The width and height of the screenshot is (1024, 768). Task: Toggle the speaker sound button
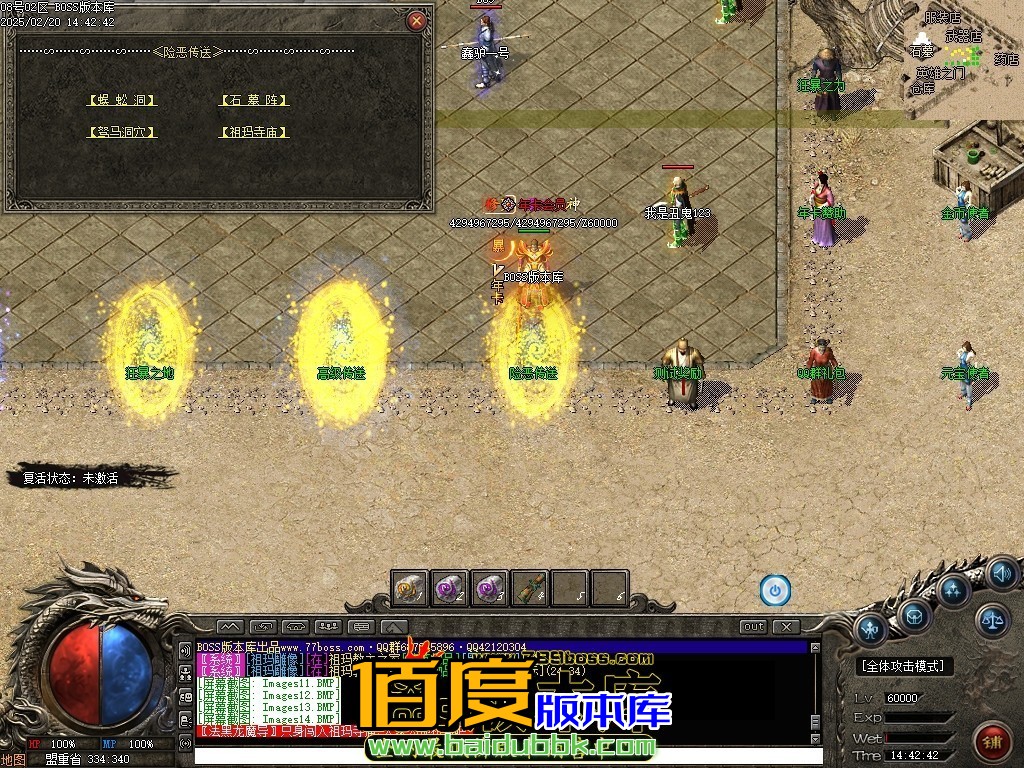(x=1001, y=574)
